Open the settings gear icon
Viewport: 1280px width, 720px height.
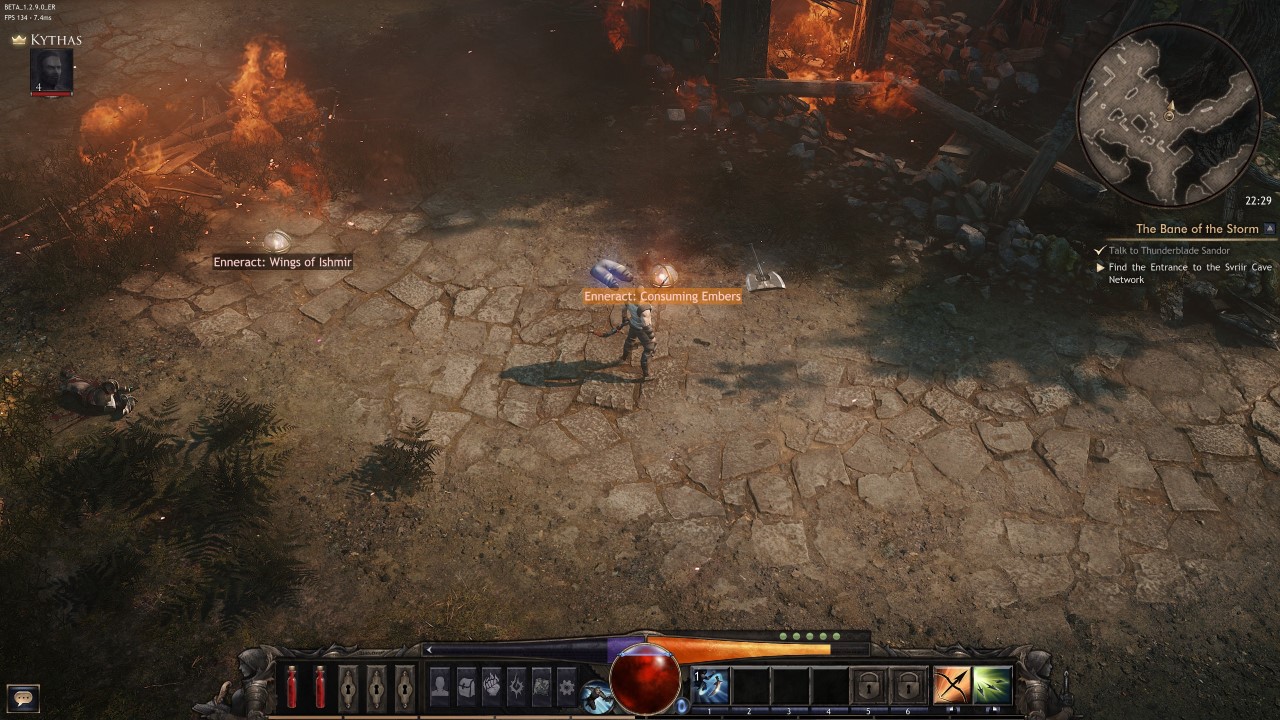point(567,687)
